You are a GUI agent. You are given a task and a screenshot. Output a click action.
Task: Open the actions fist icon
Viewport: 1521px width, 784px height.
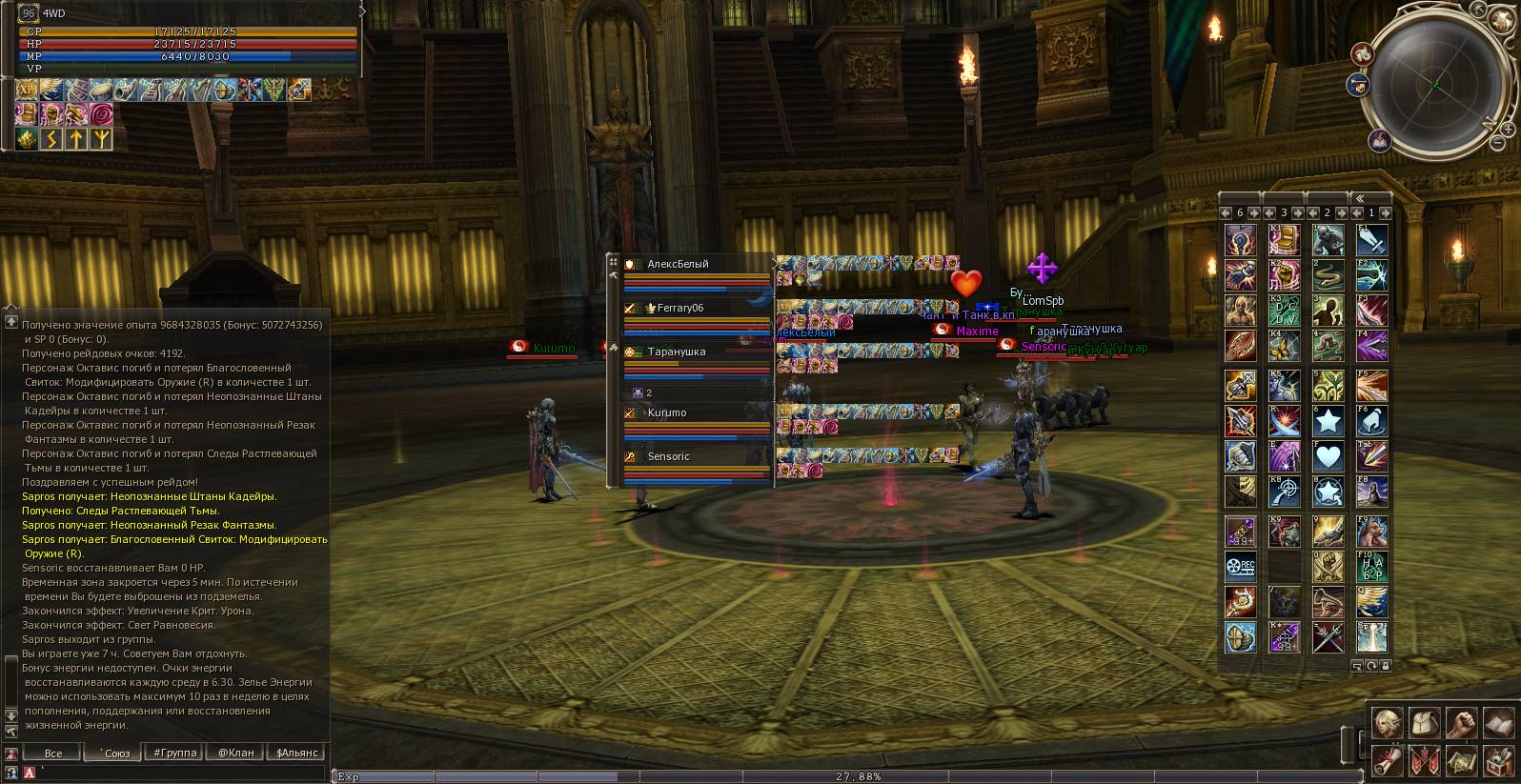coord(1460,723)
